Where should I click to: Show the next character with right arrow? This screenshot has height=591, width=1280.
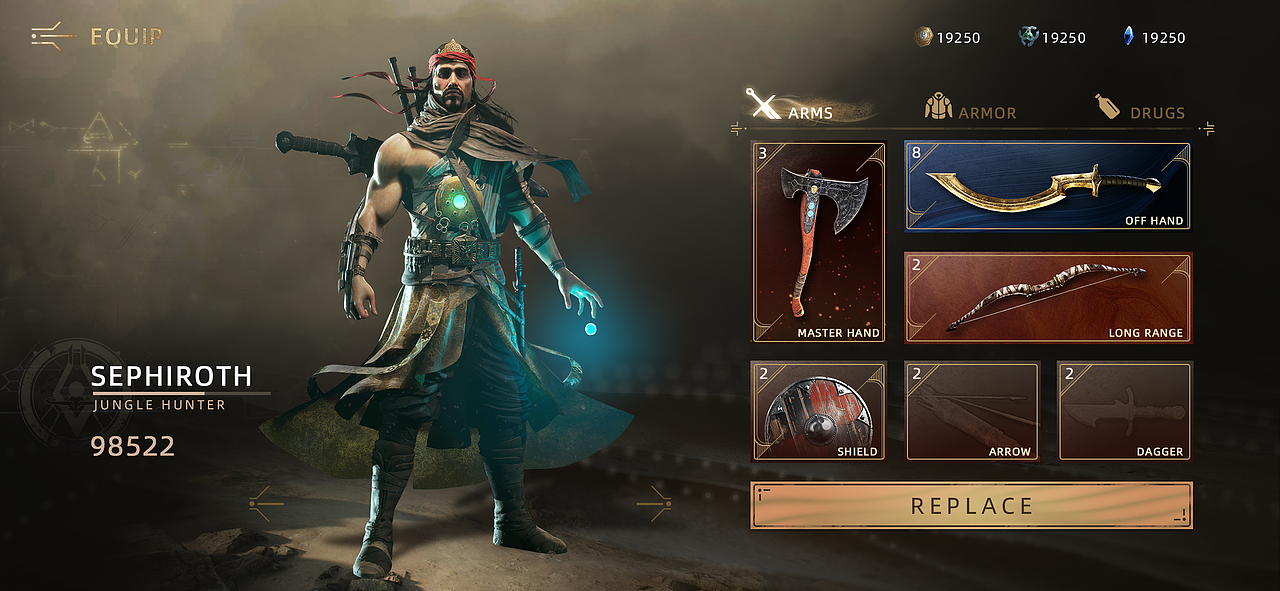[655, 502]
